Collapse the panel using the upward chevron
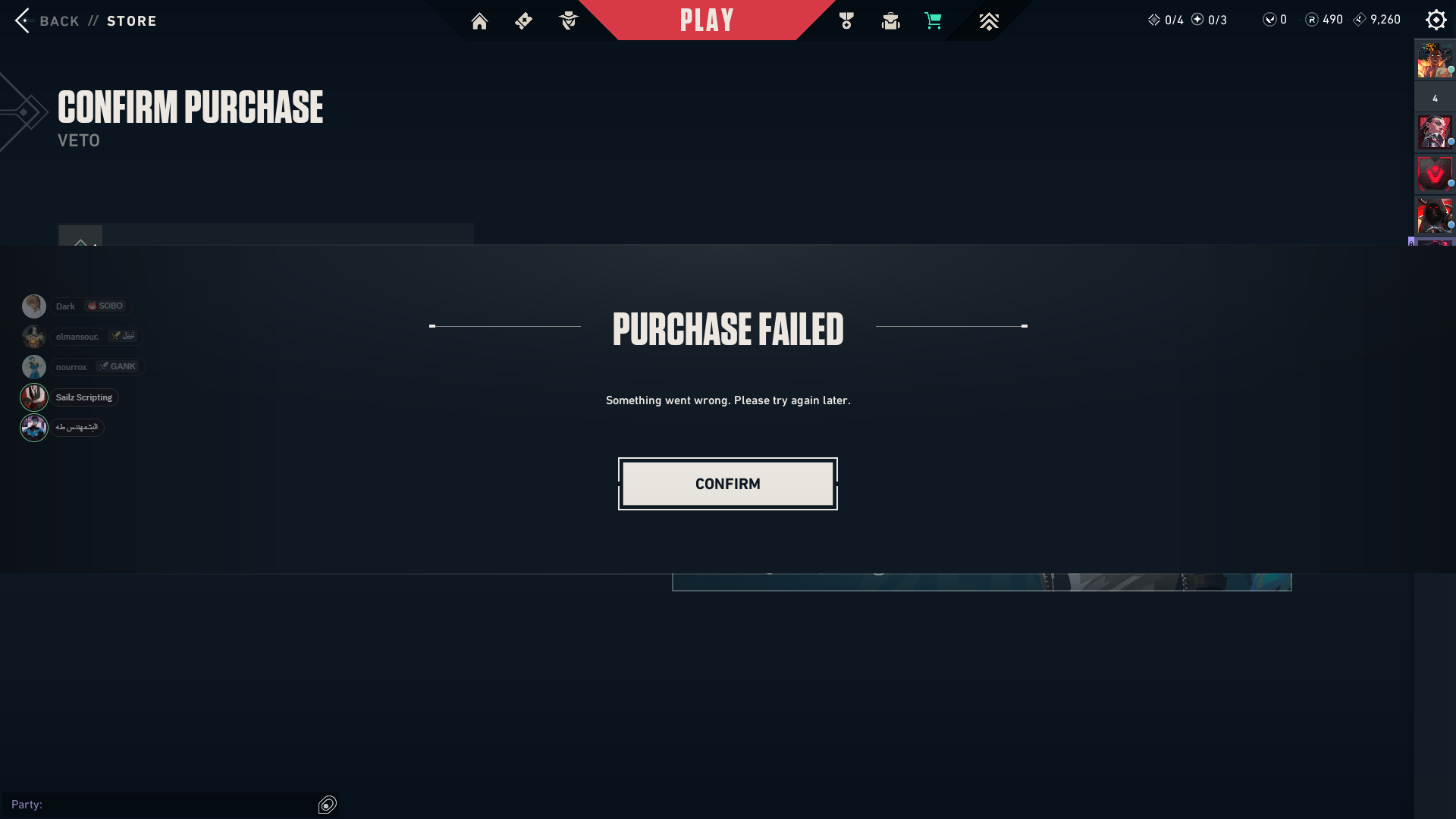 (x=80, y=243)
